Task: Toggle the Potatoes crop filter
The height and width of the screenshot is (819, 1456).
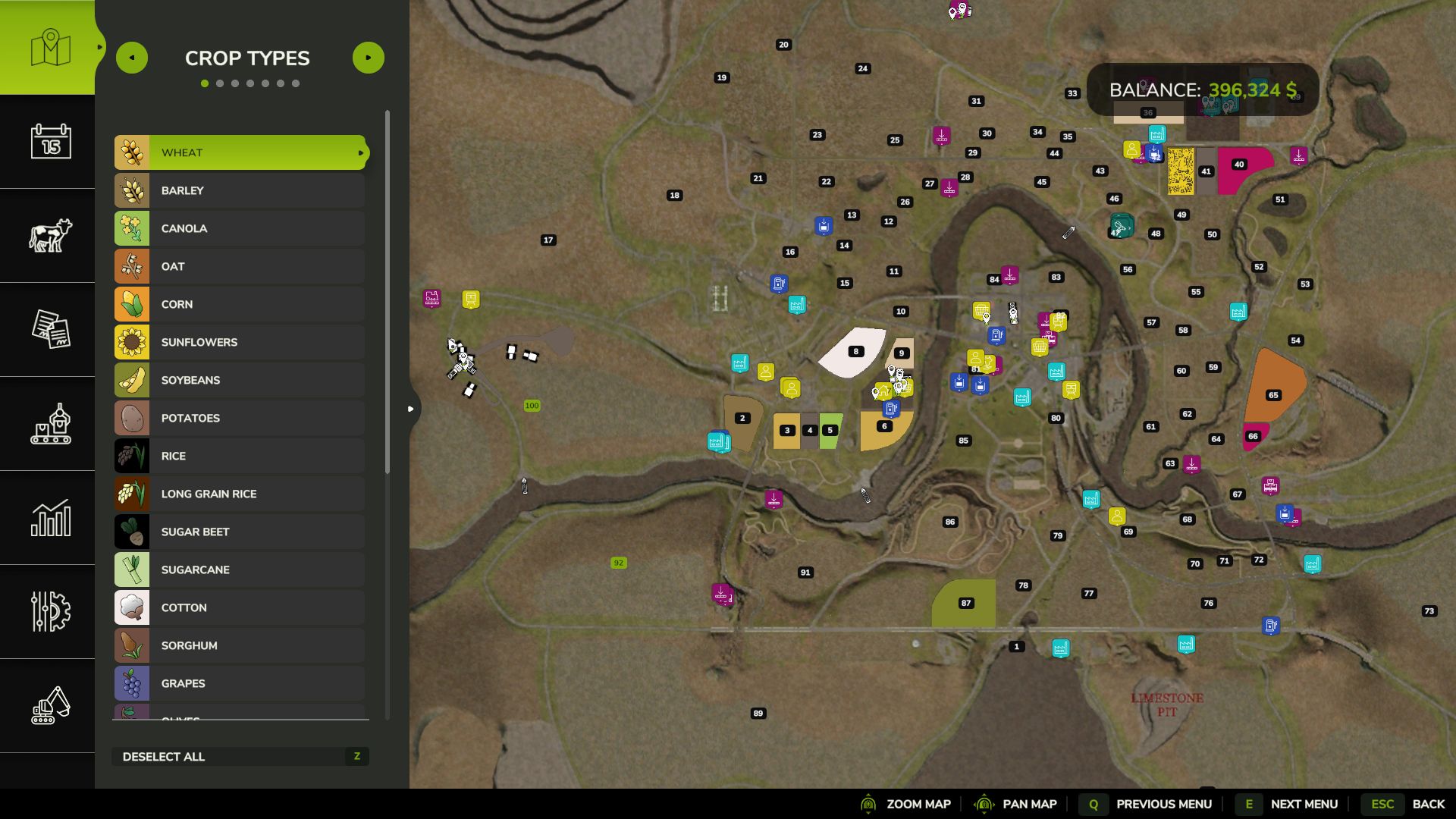Action: coord(240,418)
